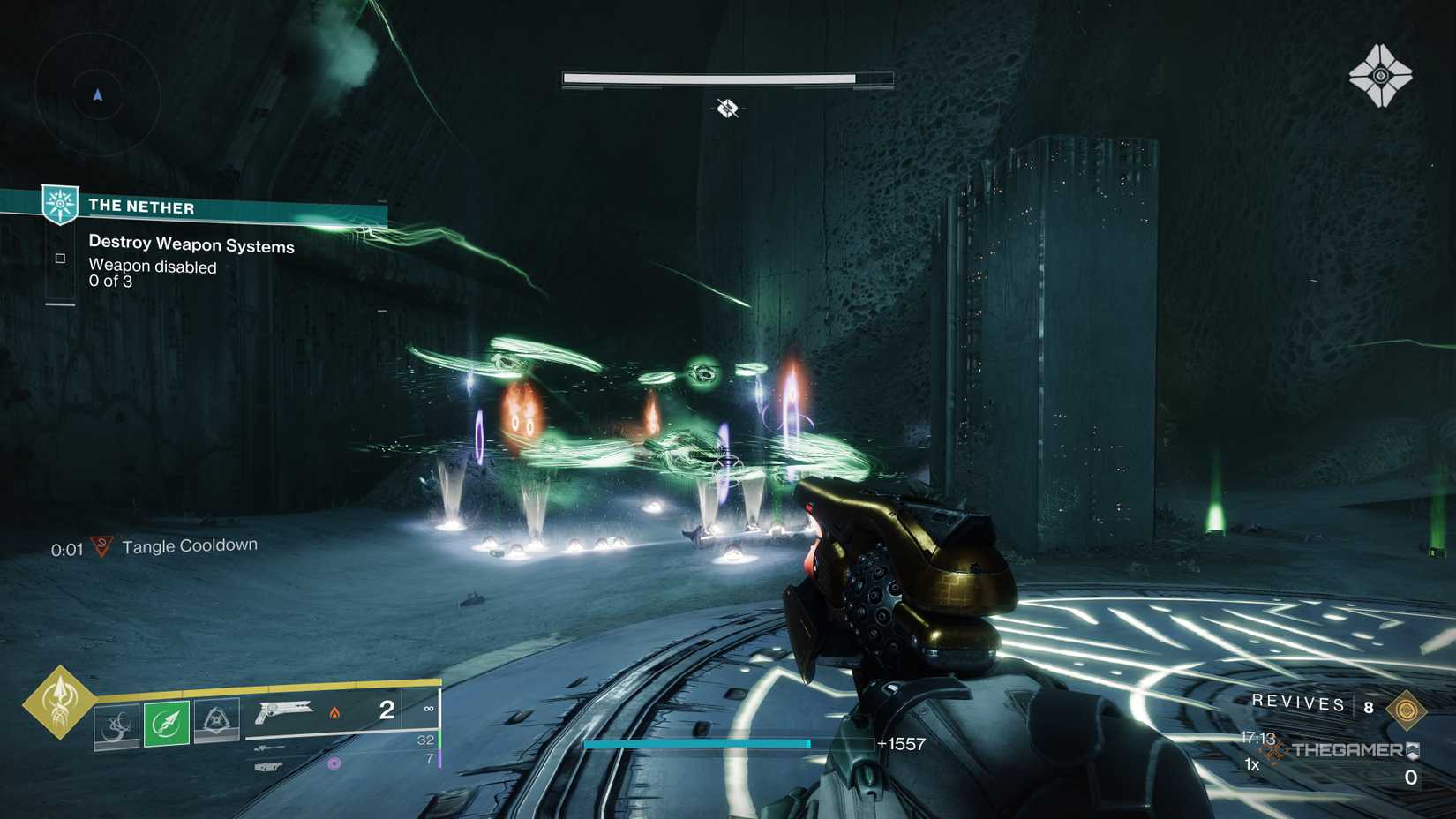The height and width of the screenshot is (819, 1456).
Task: Toggle the Destroy Weapon Systems objective checkbox
Action: tap(59, 257)
